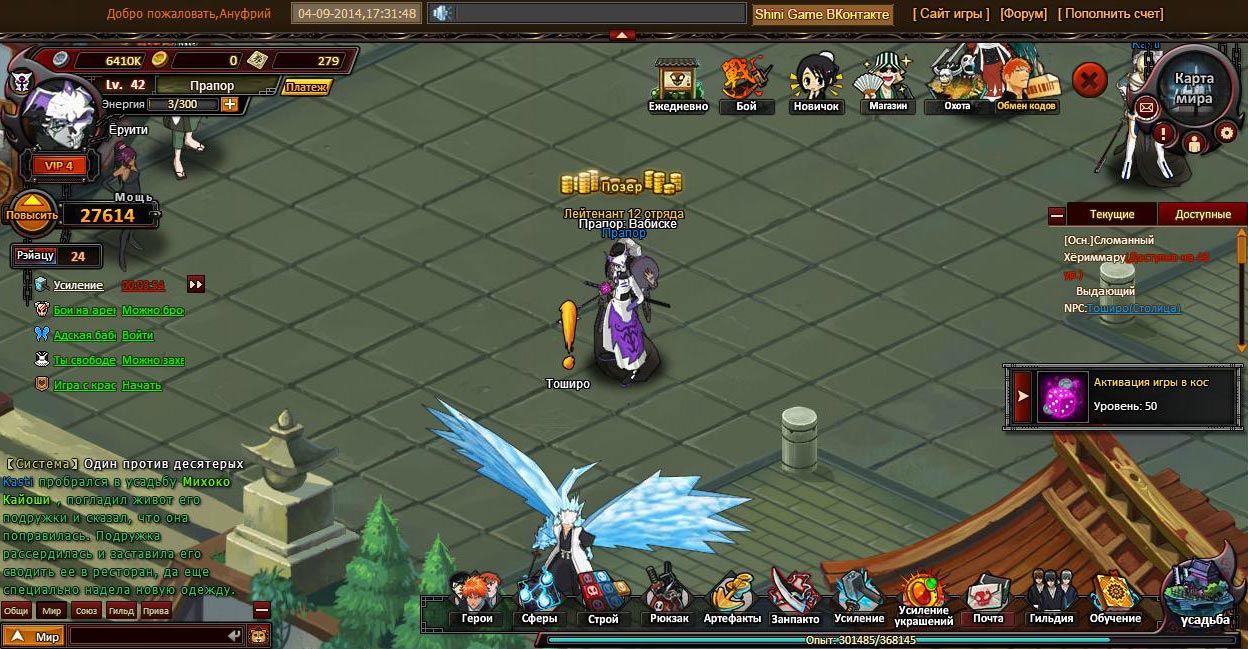Open the Карта мира world map
1248x649 pixels.
pos(1193,88)
